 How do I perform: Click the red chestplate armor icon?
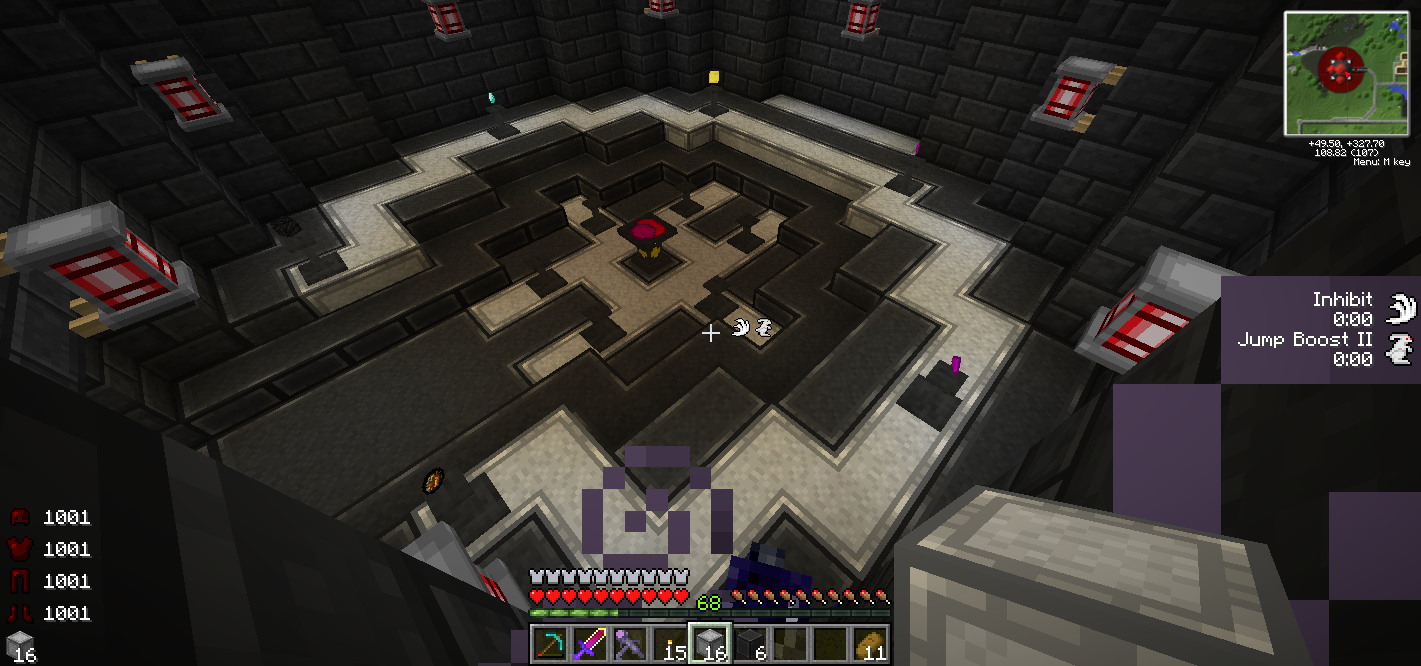(20, 549)
